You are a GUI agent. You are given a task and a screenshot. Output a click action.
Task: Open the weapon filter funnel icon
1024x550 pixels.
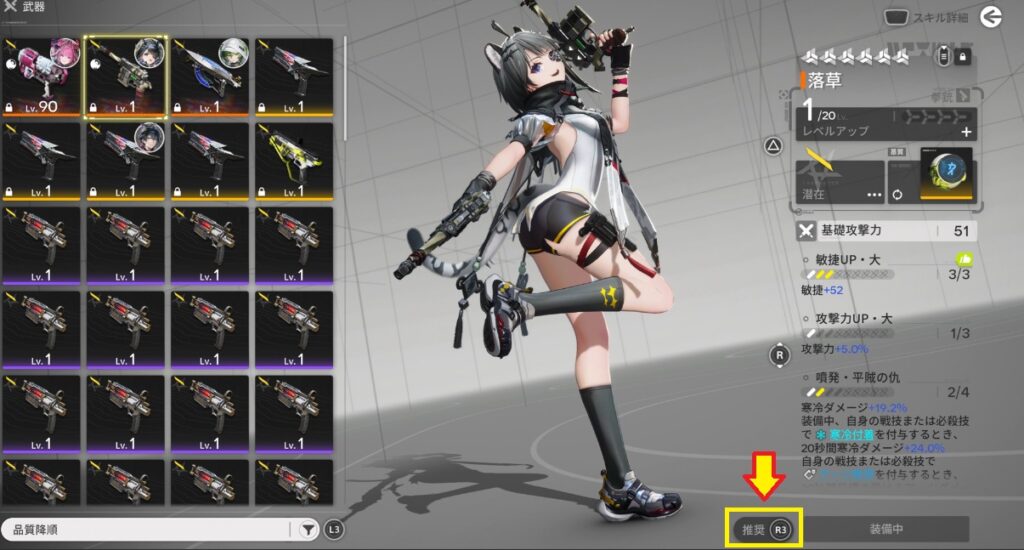point(308,529)
